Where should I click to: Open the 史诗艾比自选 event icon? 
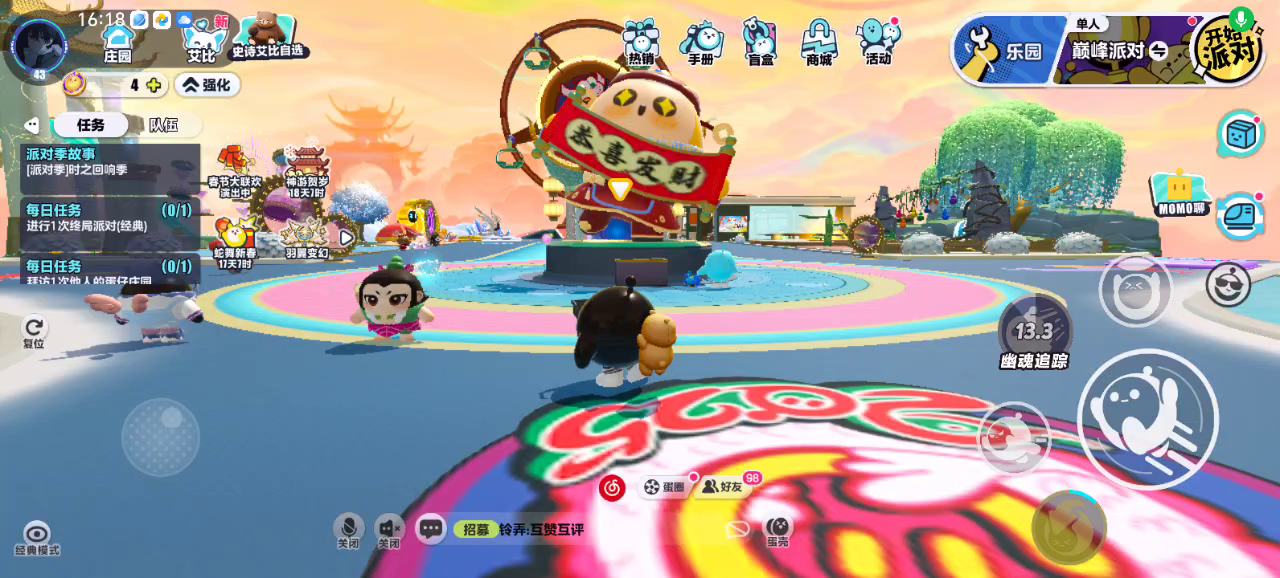pyautogui.click(x=266, y=37)
